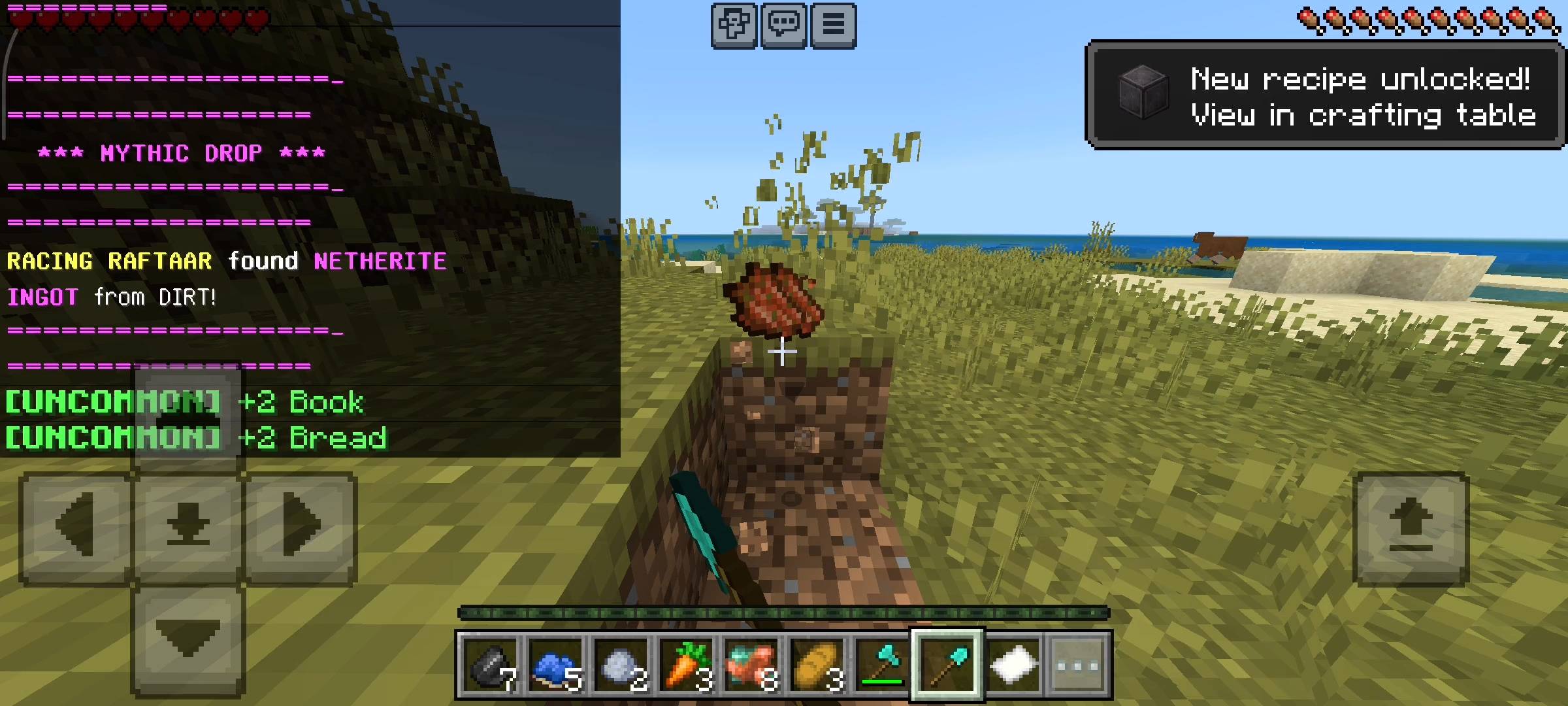Select the carrot hotbar slot
Viewport: 1568px width, 706px height.
[x=686, y=665]
